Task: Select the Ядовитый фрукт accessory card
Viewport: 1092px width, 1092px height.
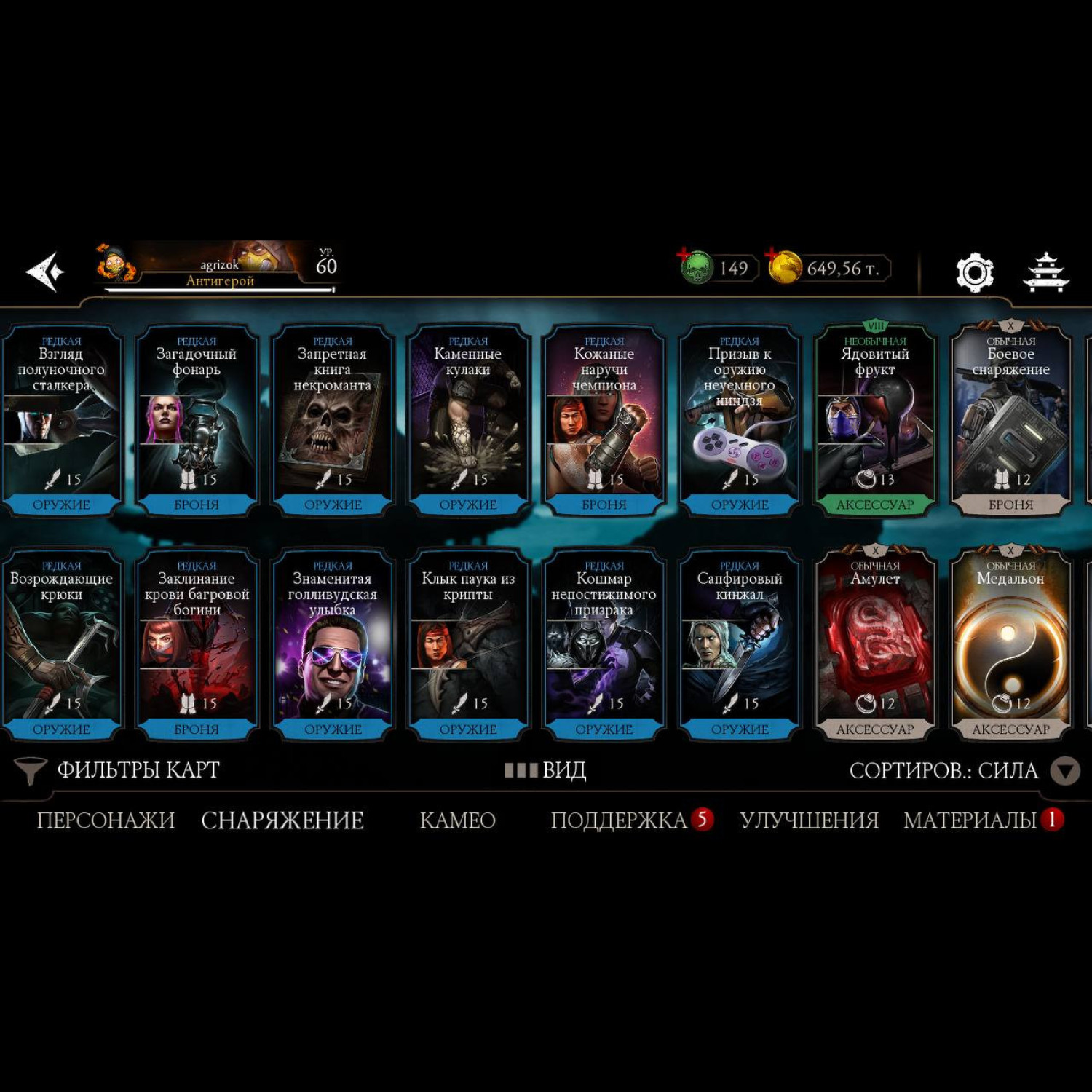Action: pos(875,419)
